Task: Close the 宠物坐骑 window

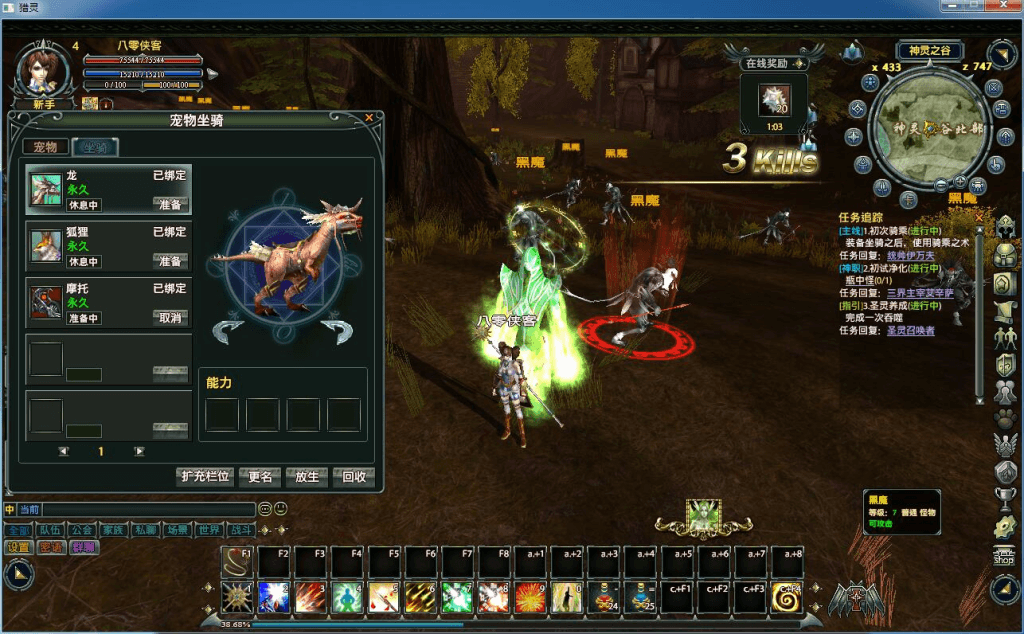Action: click(369, 118)
